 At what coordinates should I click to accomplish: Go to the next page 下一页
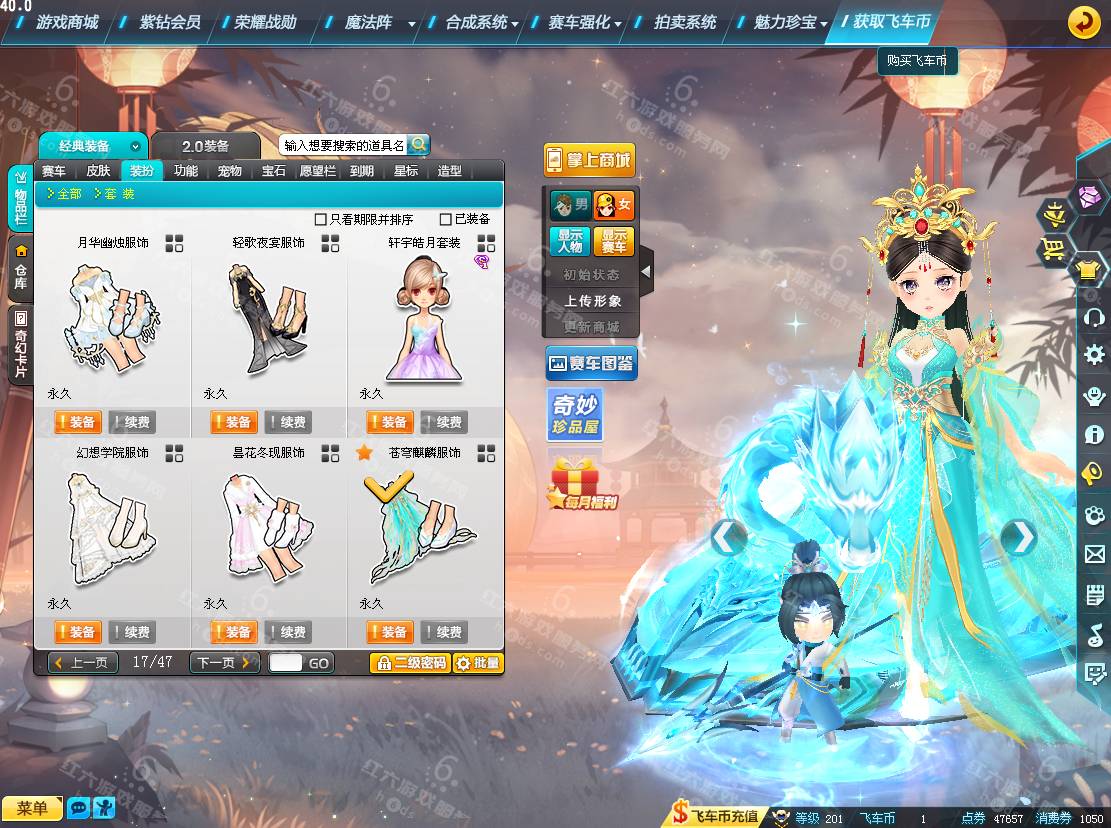[224, 662]
